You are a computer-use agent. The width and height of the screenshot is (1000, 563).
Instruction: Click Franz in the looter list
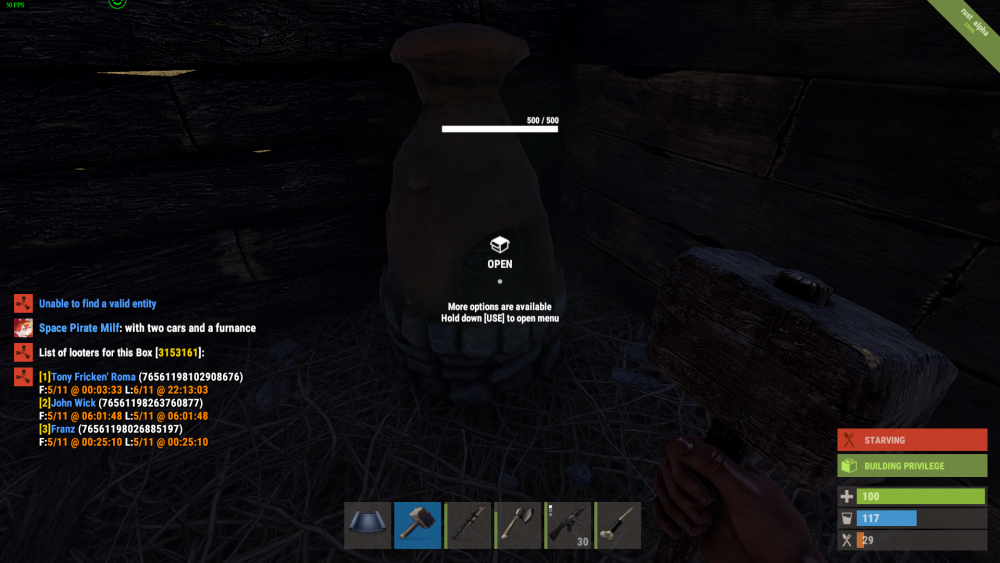tap(63, 429)
